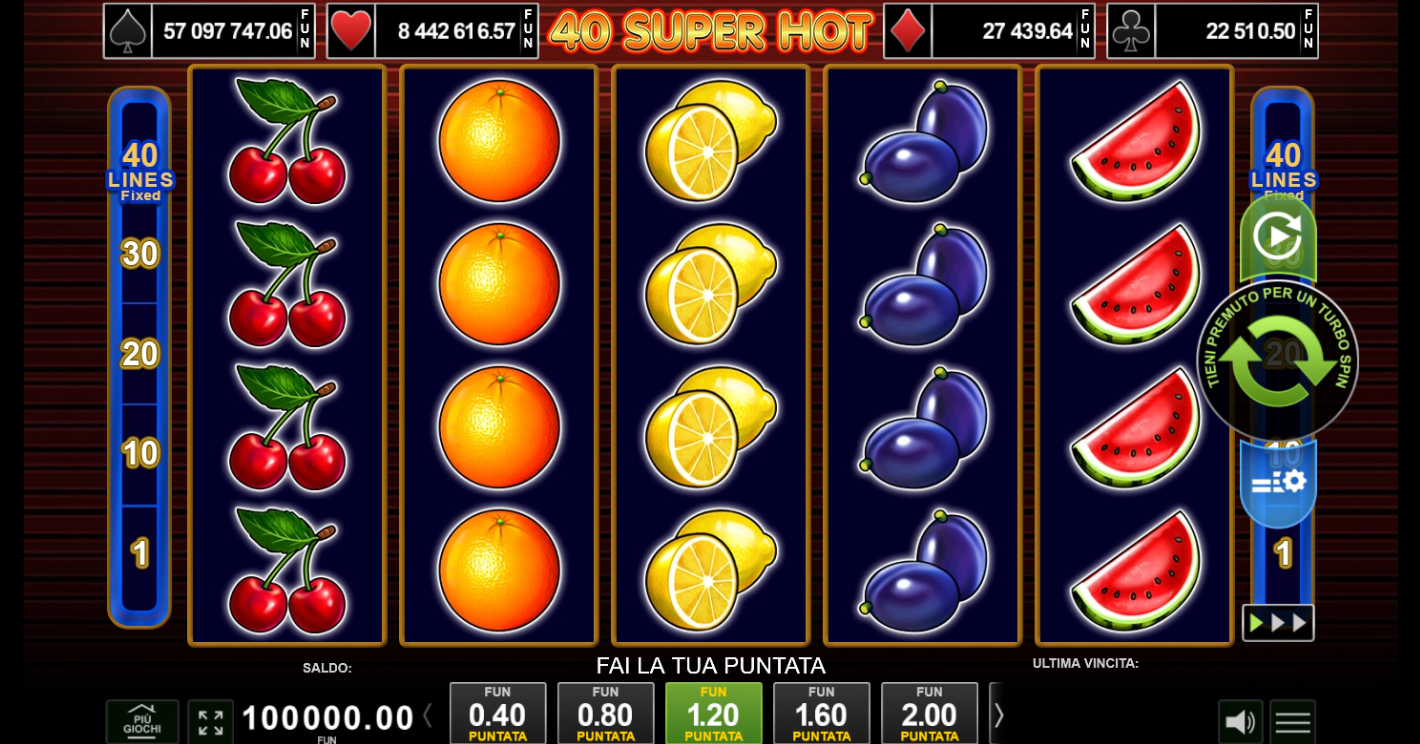Toggle fullscreen mode
Image resolution: width=1420 pixels, height=744 pixels.
click(x=210, y=722)
